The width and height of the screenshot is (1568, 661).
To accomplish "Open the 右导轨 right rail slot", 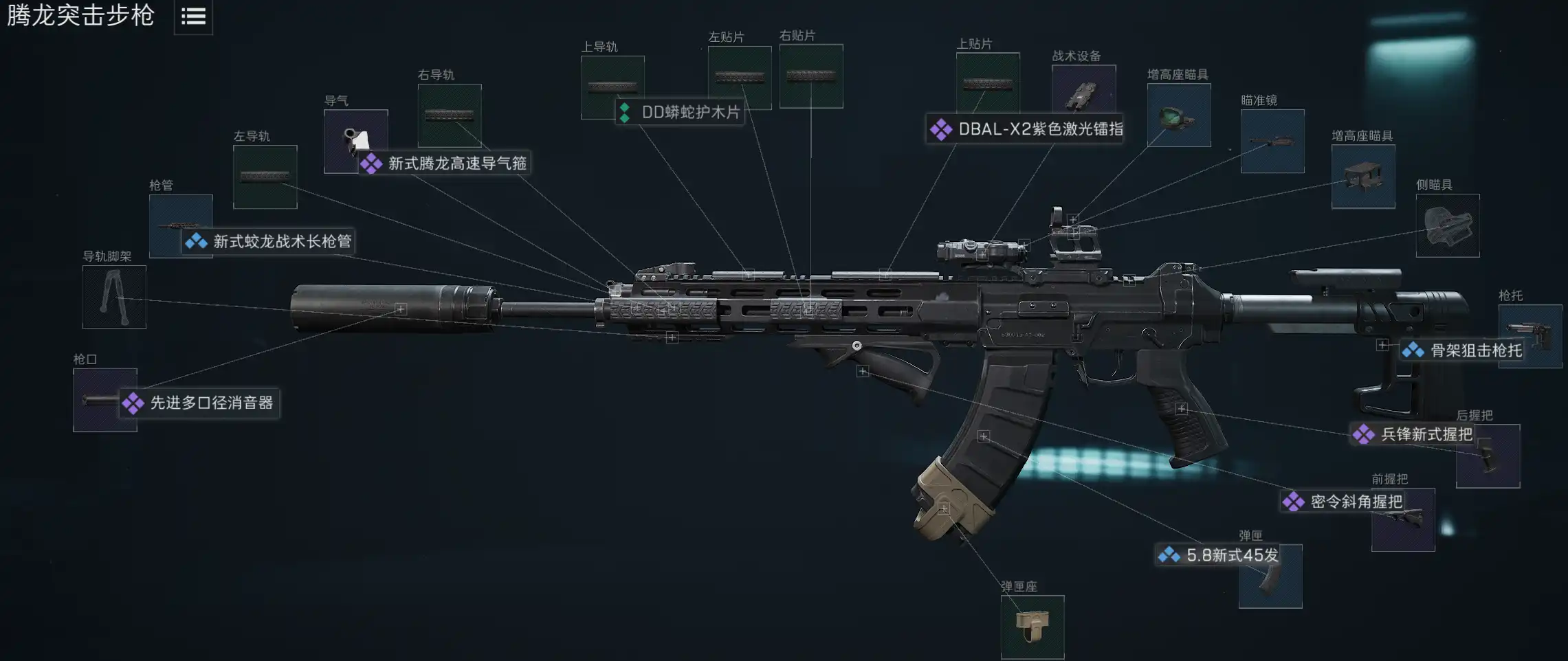I will (450, 115).
